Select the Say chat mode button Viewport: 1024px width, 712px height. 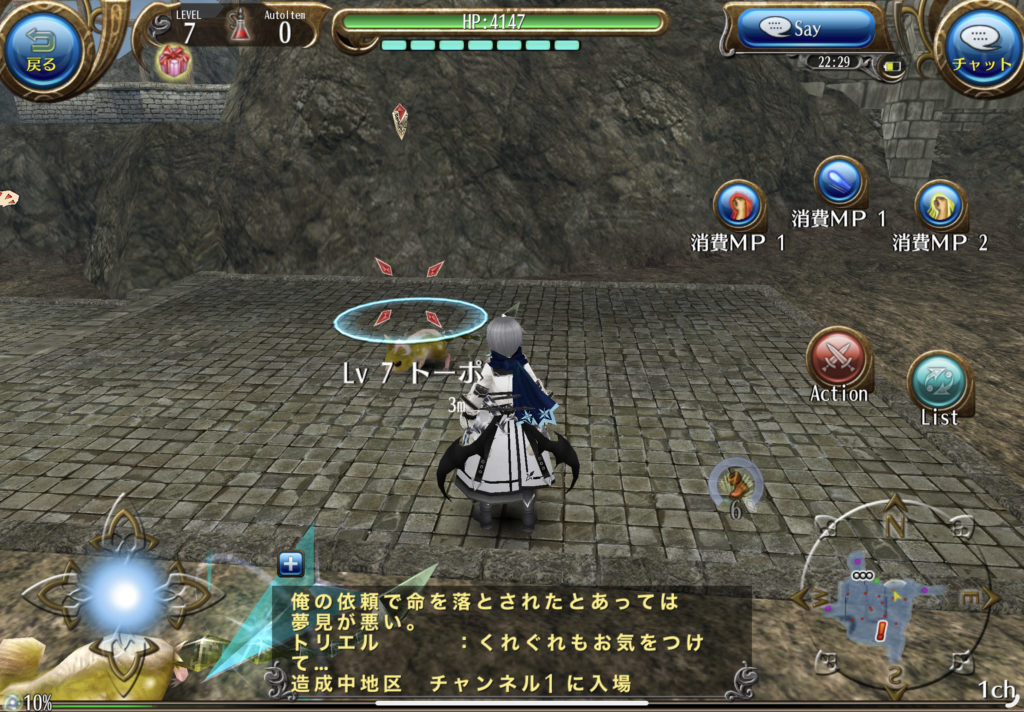pos(808,29)
